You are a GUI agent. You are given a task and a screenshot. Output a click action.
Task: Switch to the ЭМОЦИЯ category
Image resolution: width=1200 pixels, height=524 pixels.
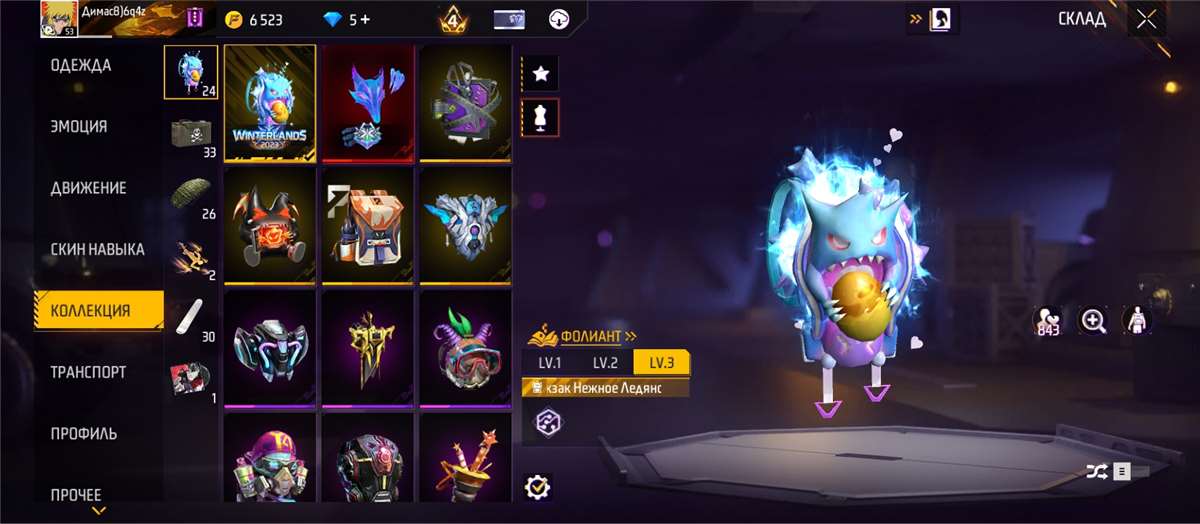click(79, 127)
